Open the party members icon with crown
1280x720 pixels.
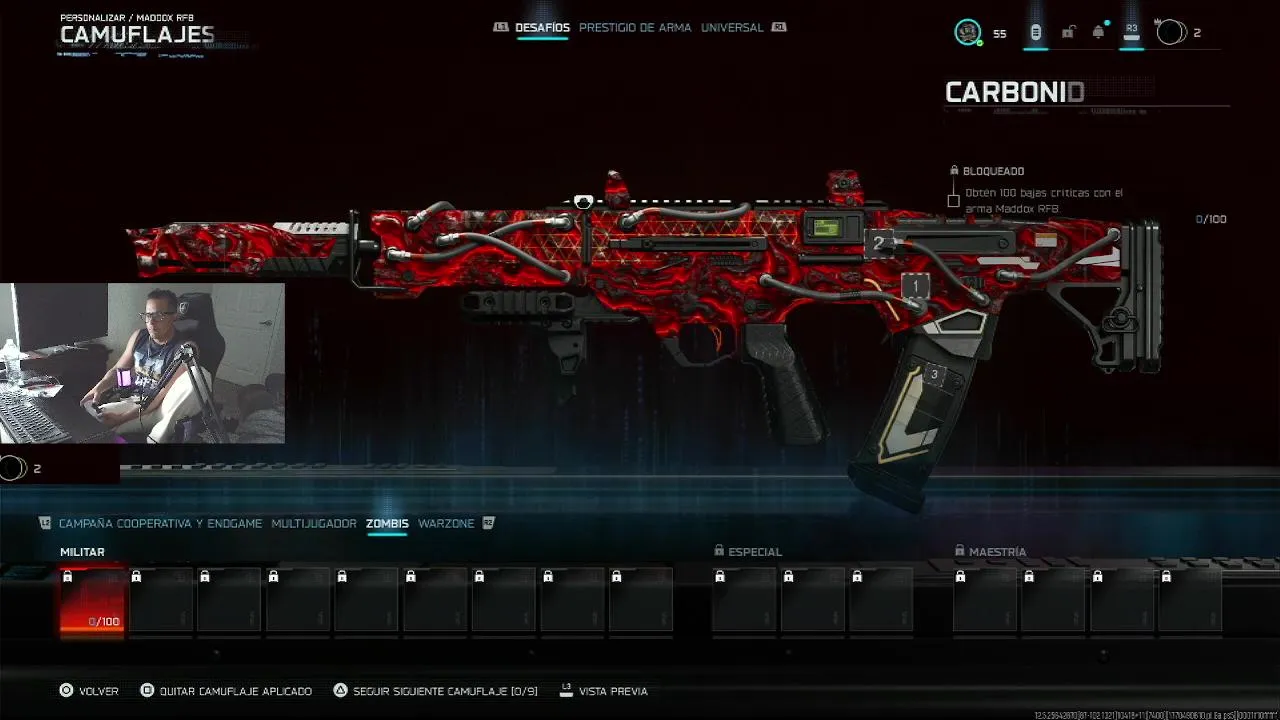(x=1170, y=32)
